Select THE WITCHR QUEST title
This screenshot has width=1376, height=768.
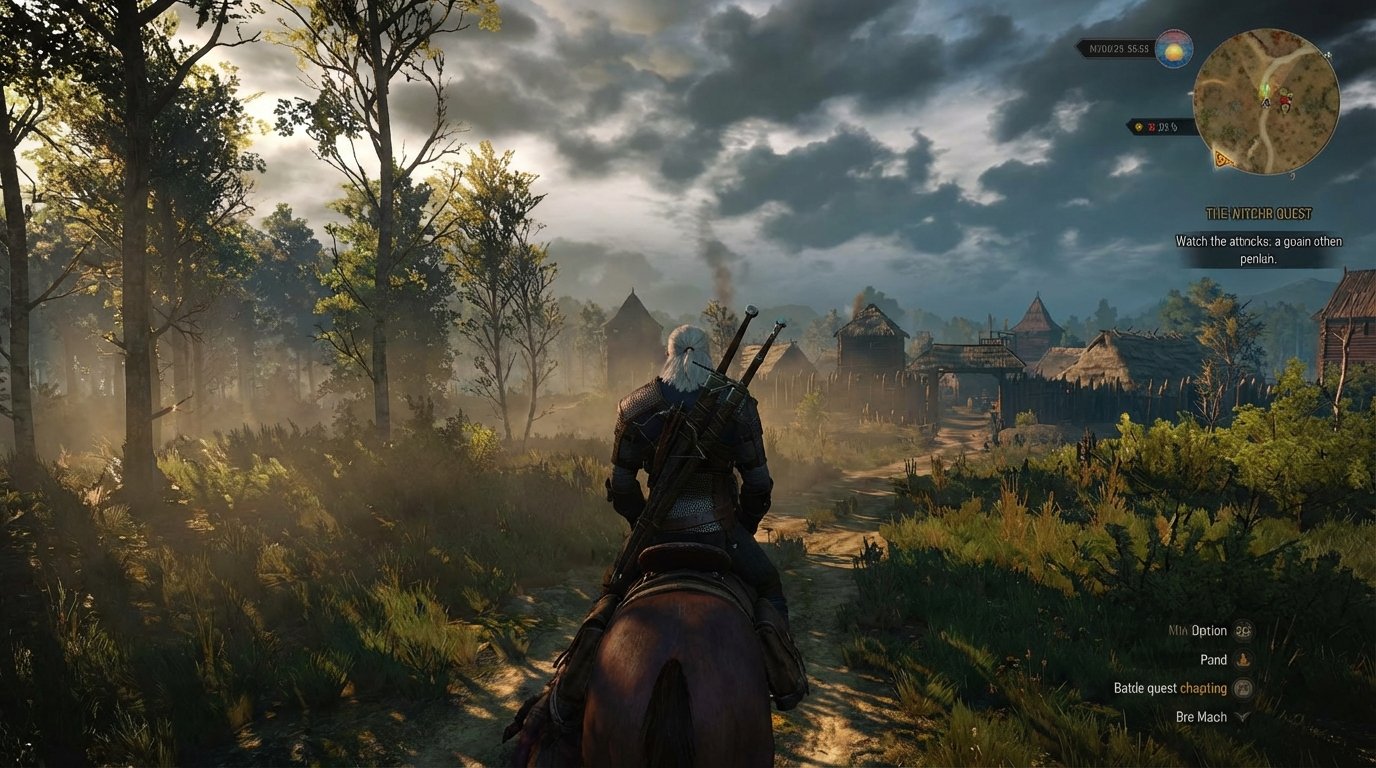(x=1258, y=213)
